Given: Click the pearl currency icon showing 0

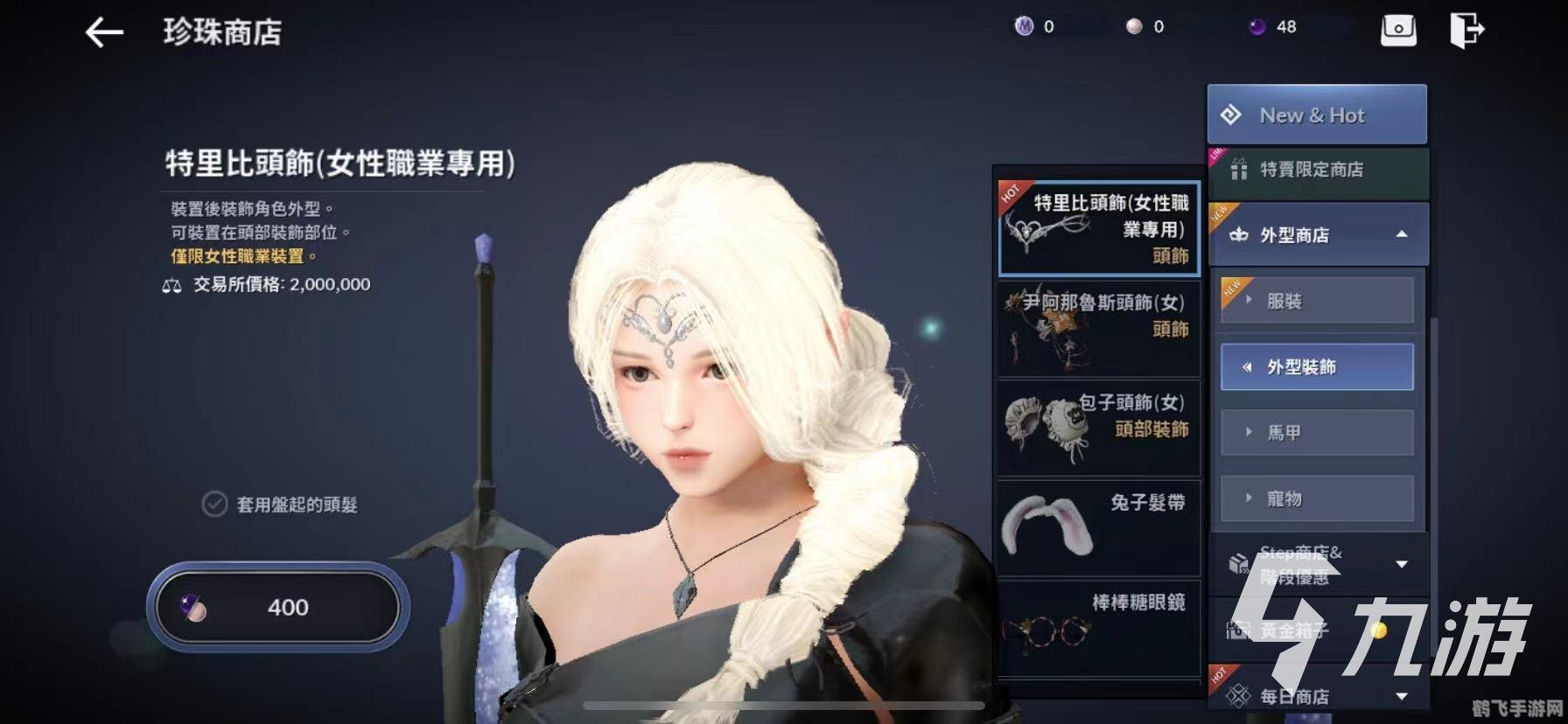Looking at the screenshot, I should (1135, 25).
